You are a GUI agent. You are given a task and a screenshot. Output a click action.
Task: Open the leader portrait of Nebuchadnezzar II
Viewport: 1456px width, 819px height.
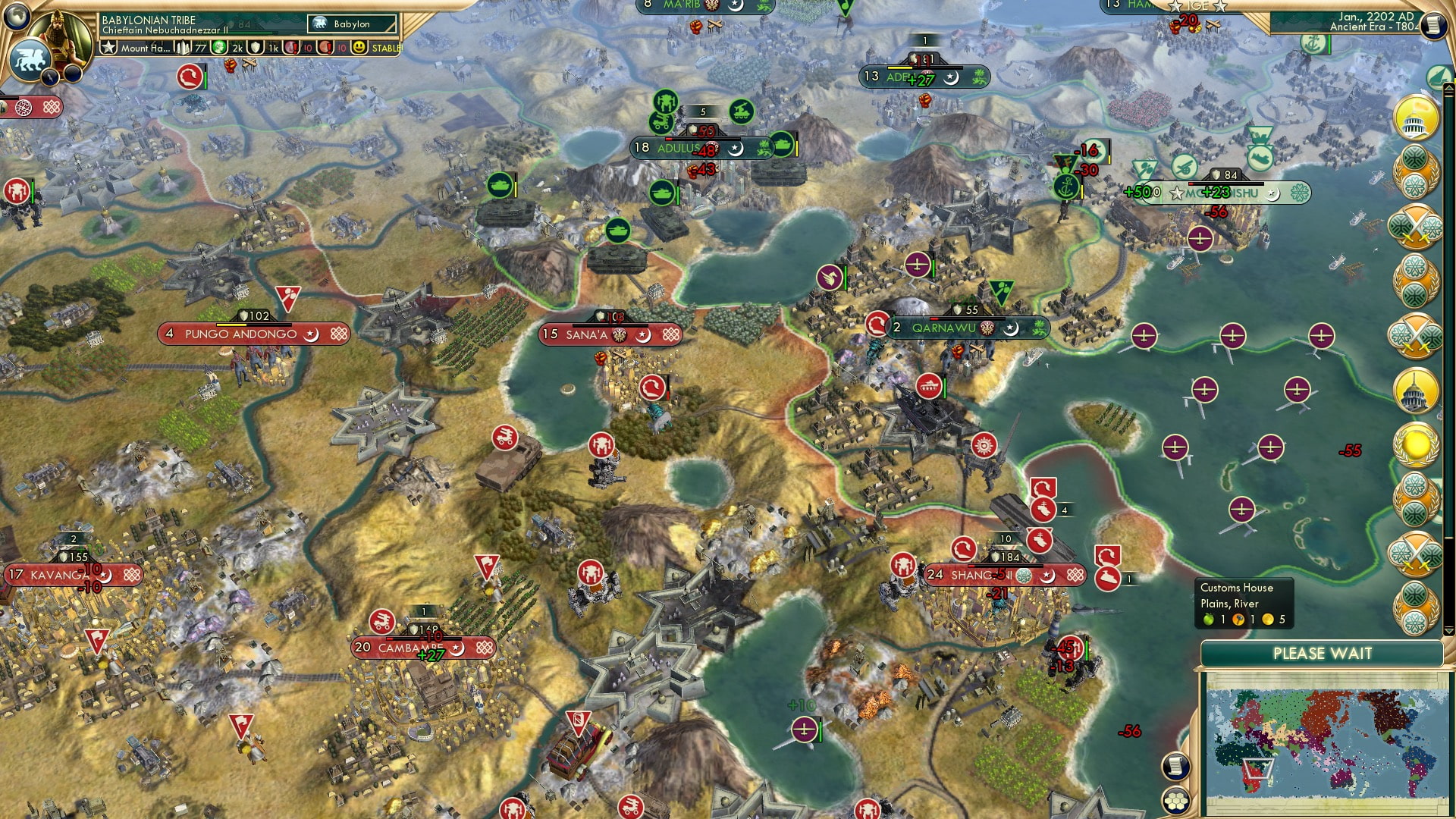pos(61,36)
